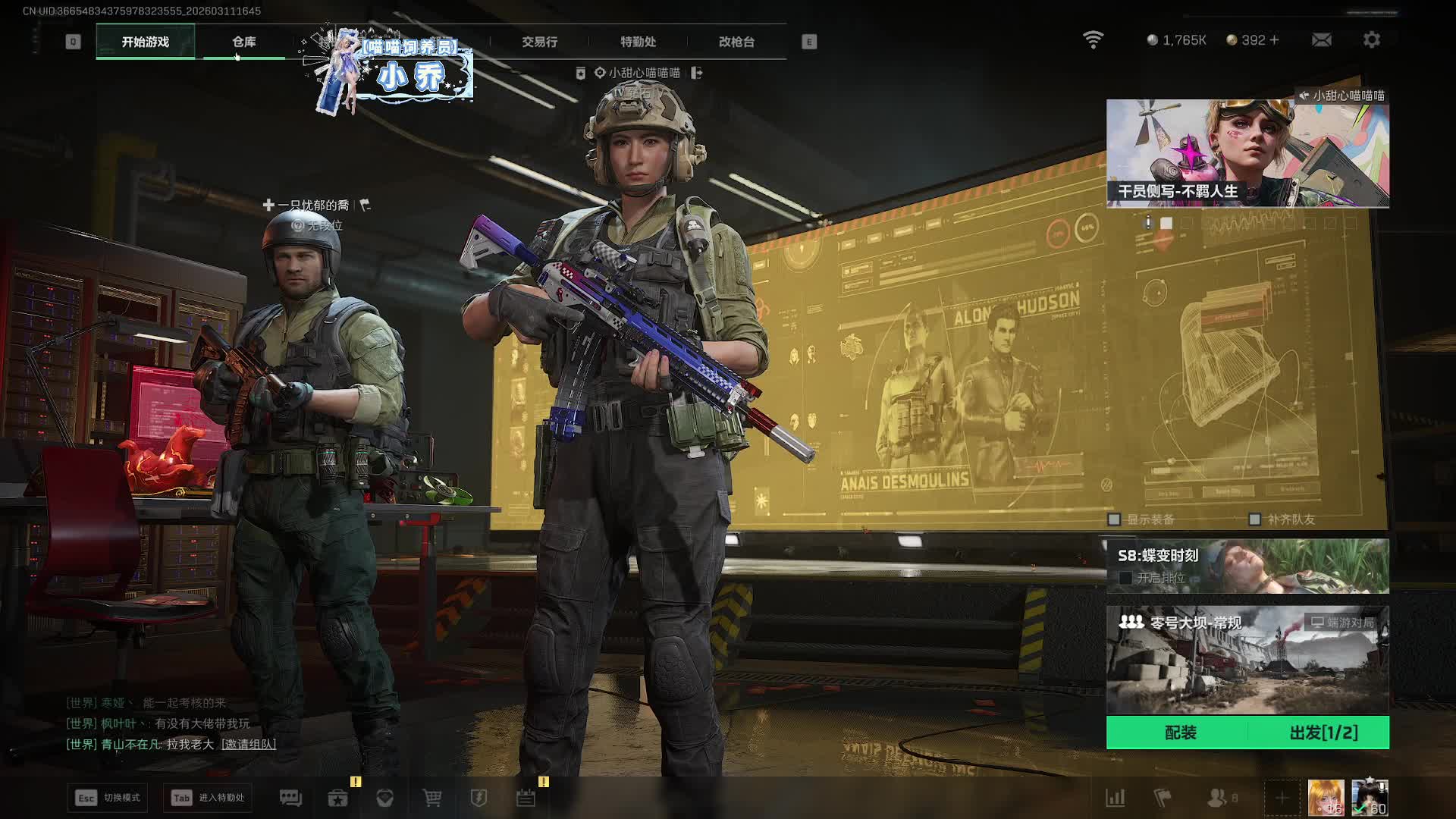The height and width of the screenshot is (819, 1456).
Task: Toggle the 显示装备 checkbox
Action: pyautogui.click(x=1114, y=519)
